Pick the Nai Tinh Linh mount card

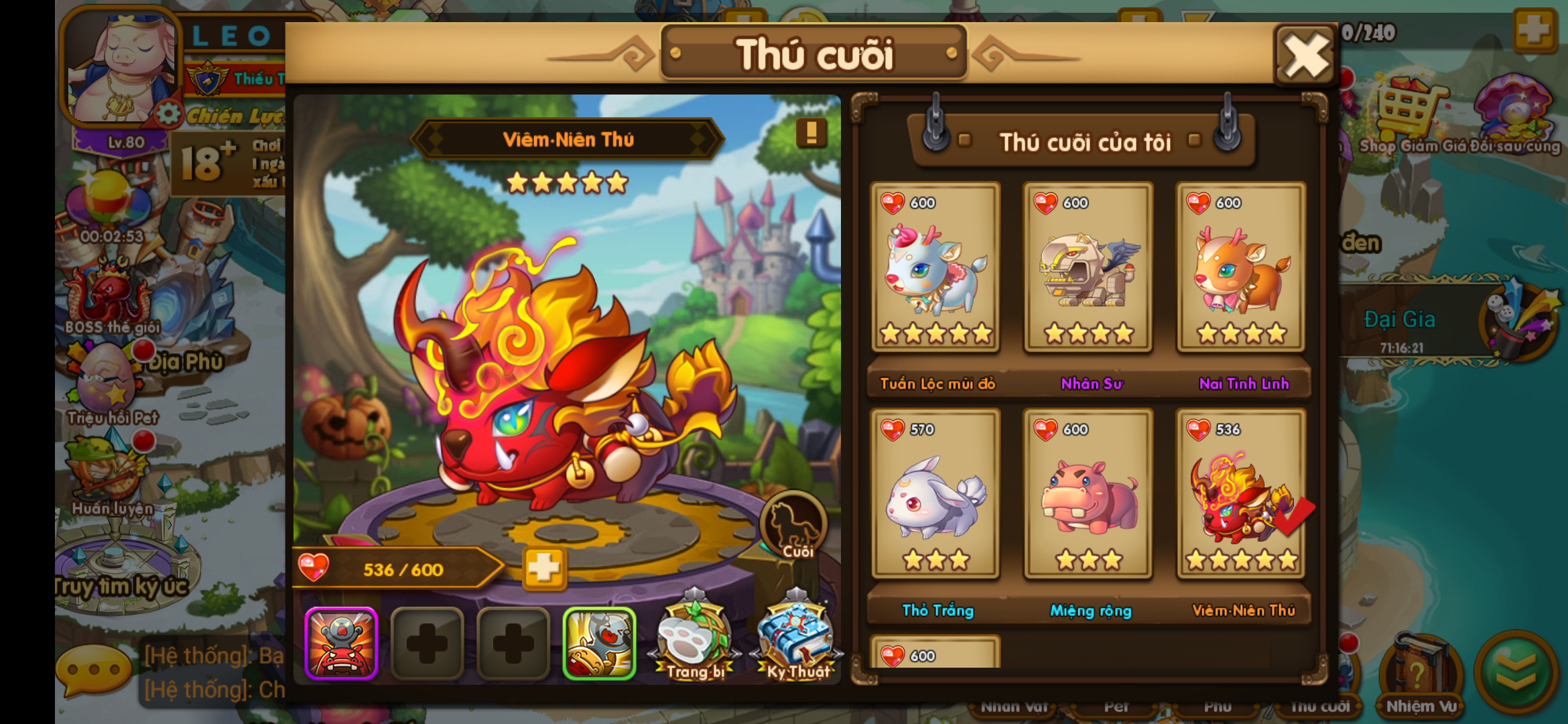click(1241, 267)
